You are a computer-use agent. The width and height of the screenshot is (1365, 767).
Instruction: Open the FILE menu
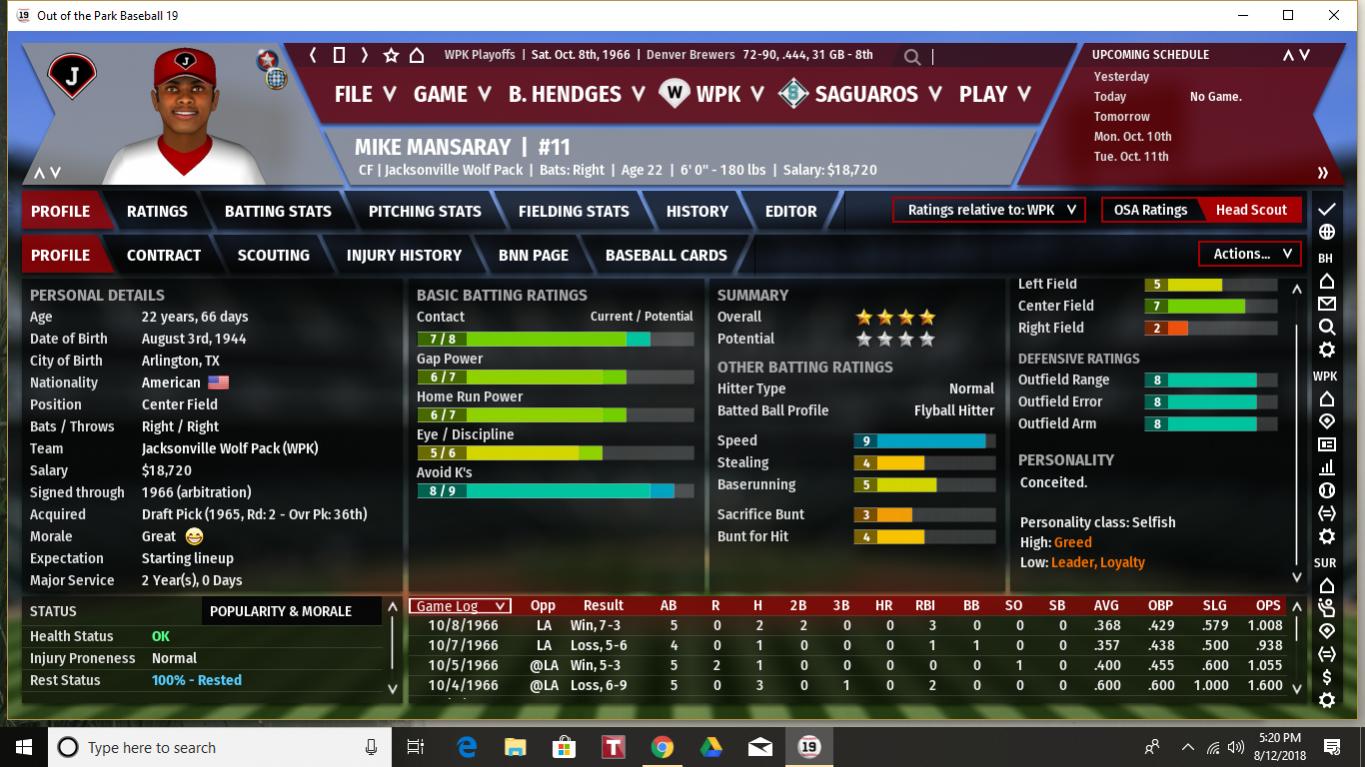pyautogui.click(x=365, y=94)
